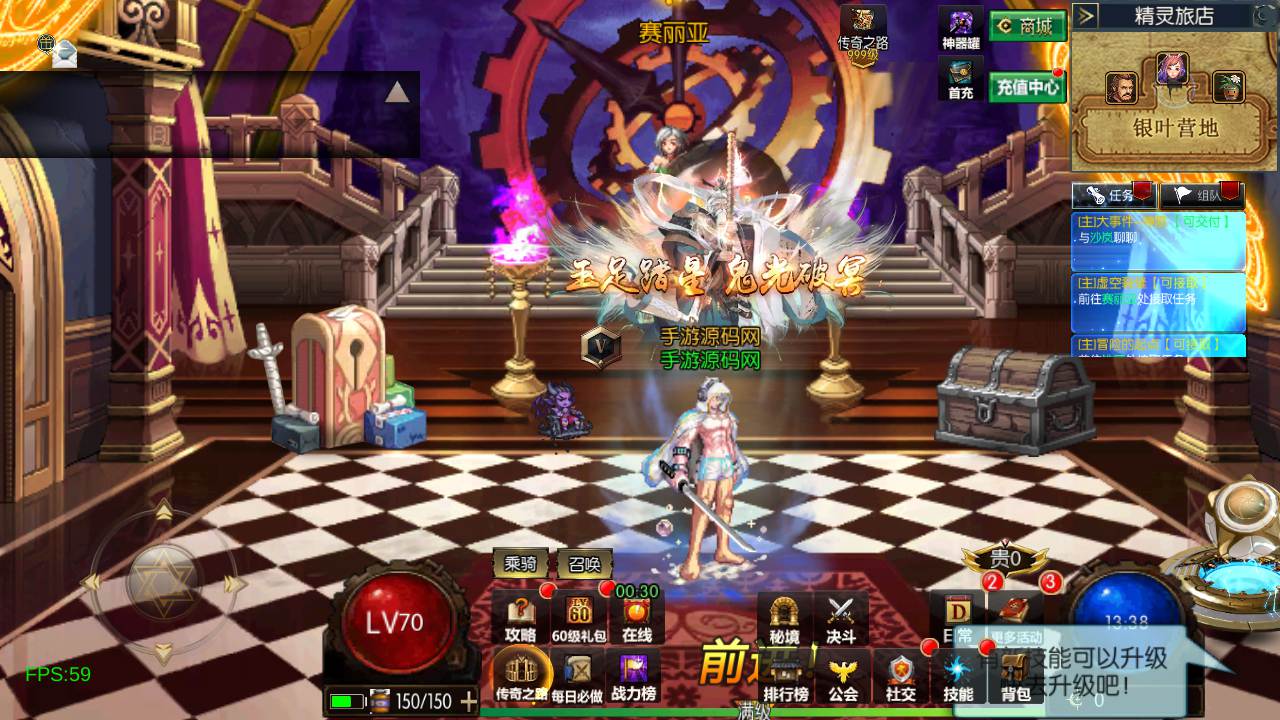Claim the 60级礼包 gift pack
The height and width of the screenshot is (720, 1280).
[x=580, y=619]
